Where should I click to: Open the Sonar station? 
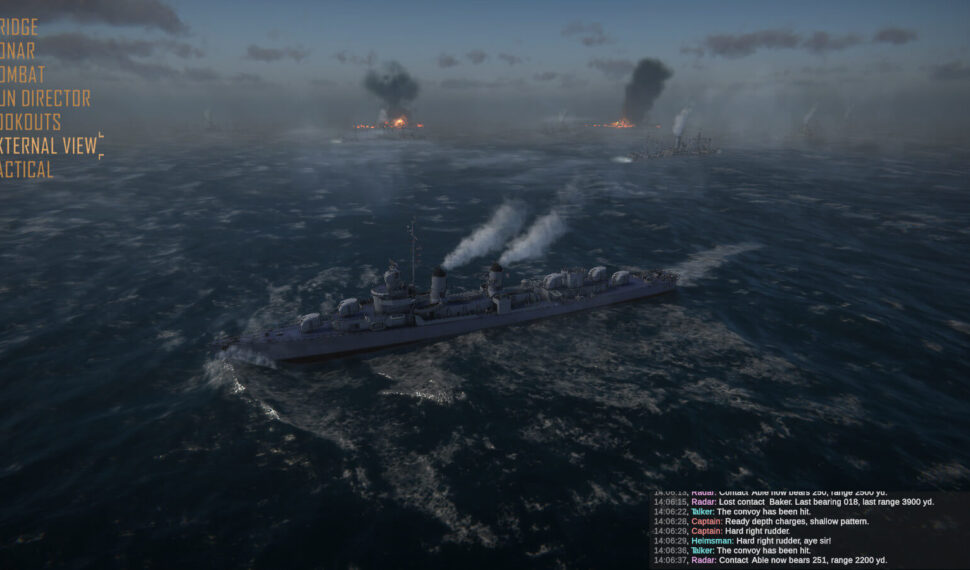[18, 51]
